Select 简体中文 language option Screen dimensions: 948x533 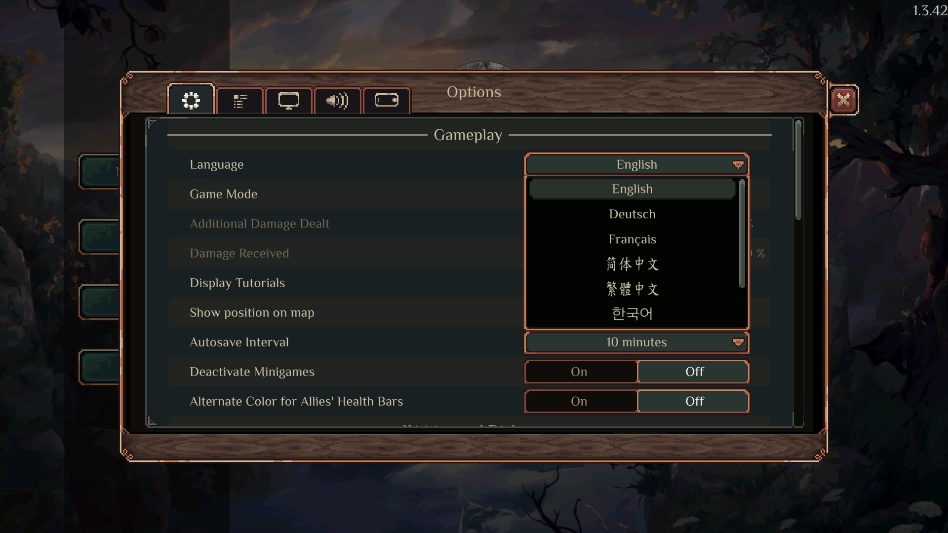(x=632, y=264)
